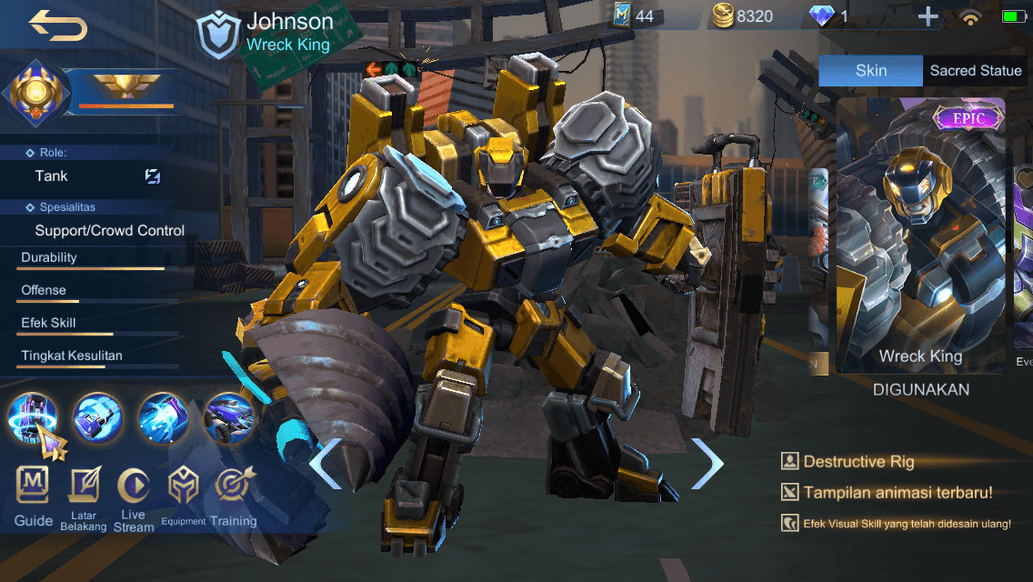Image resolution: width=1033 pixels, height=582 pixels.
Task: View Johnson's third skill icon
Action: [164, 418]
